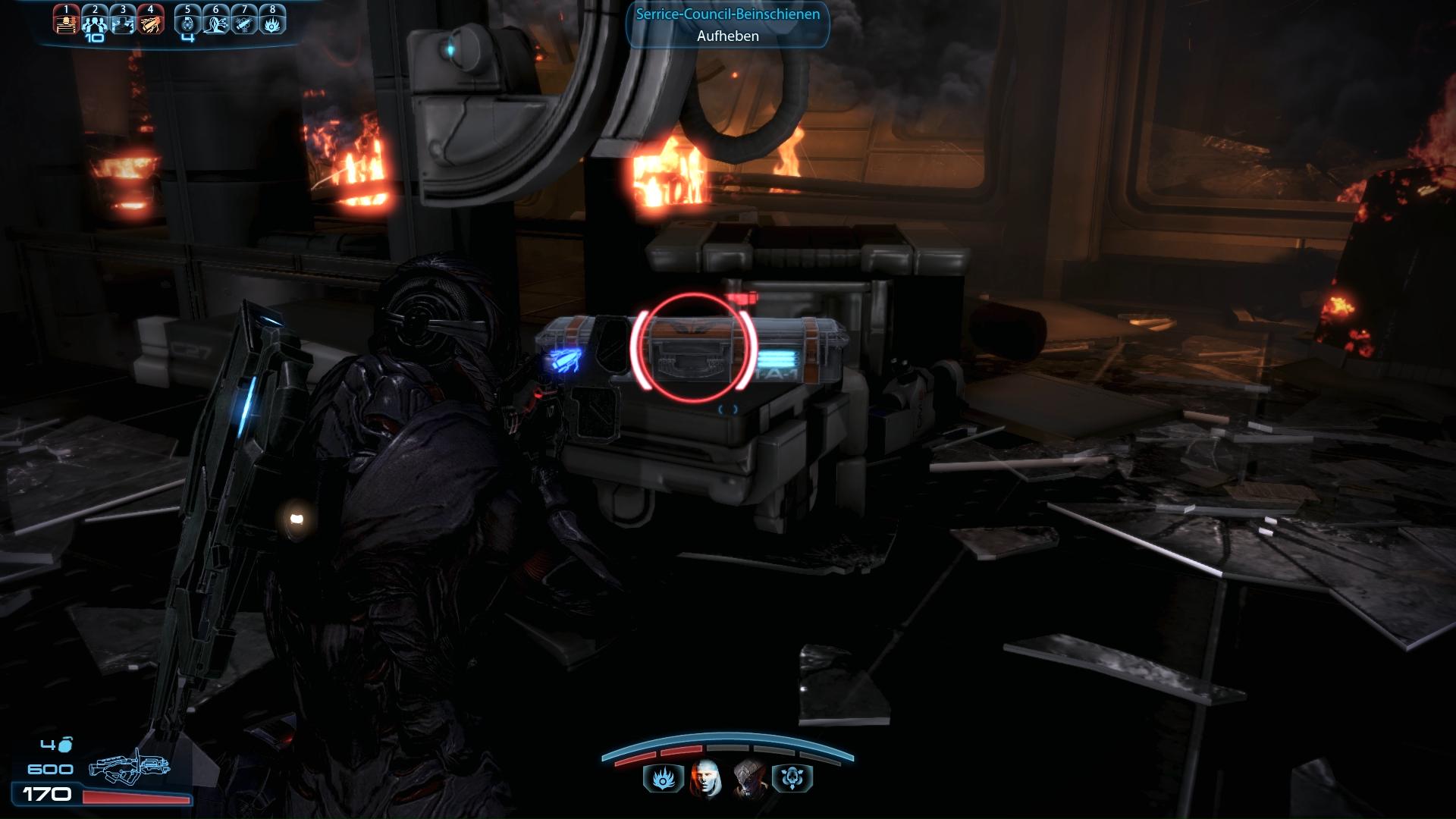Select the pale-faced red-haired squadmate portrait
1456x819 pixels.
coord(706,779)
